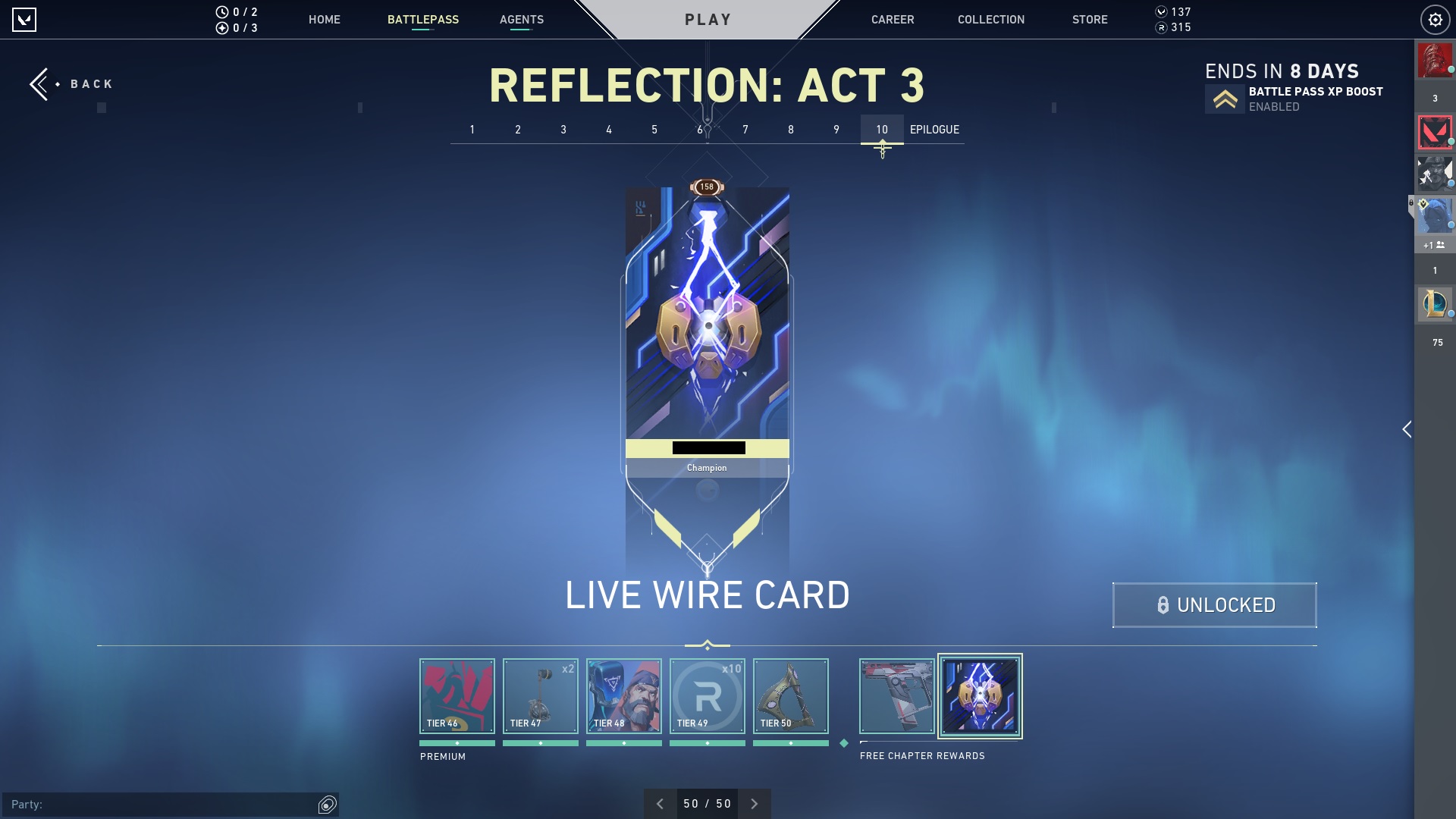Image resolution: width=1456 pixels, height=819 pixels.
Task: Click the TIER 48 progress bar
Action: [623, 744]
